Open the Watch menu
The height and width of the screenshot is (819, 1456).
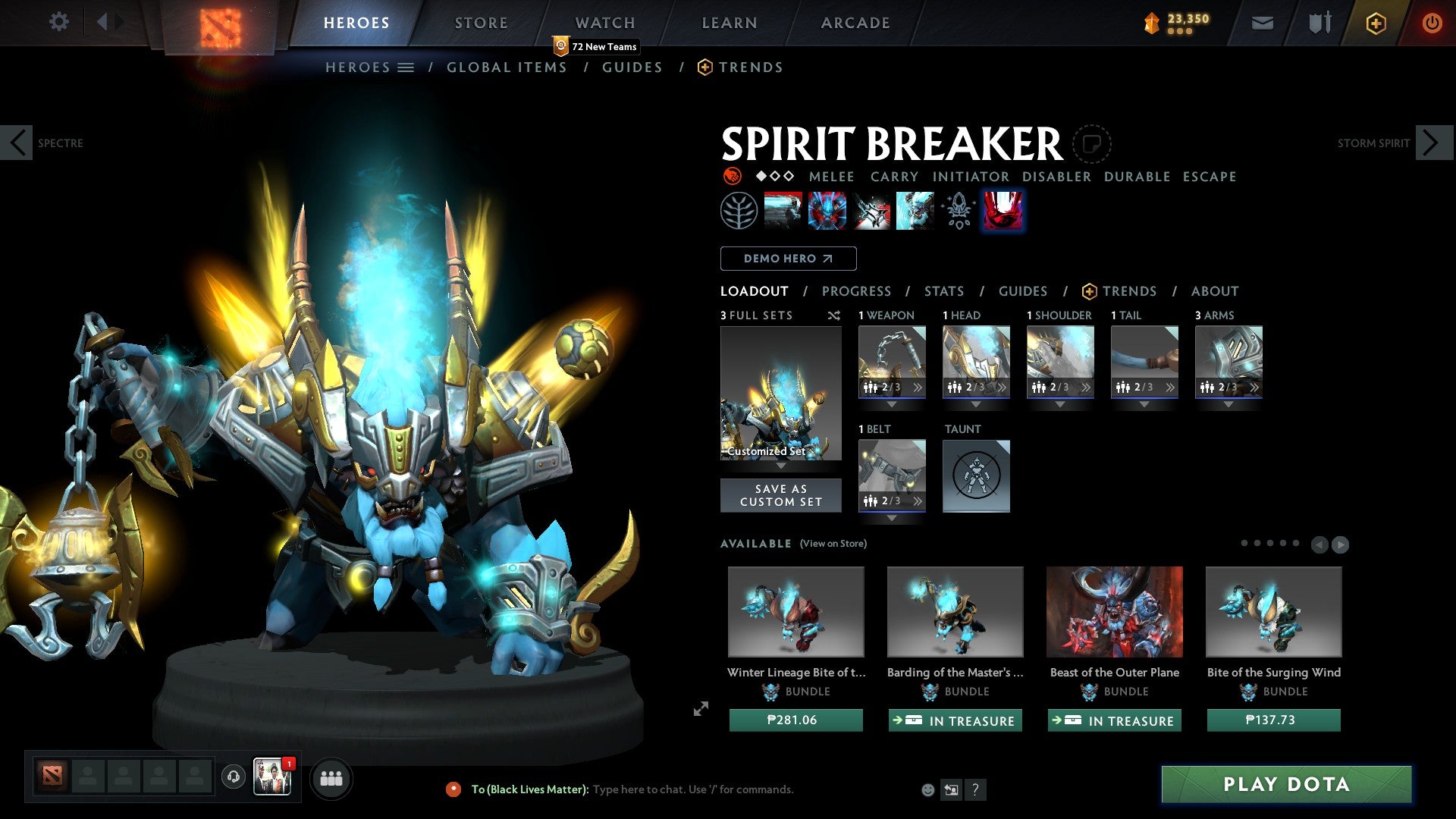point(604,22)
